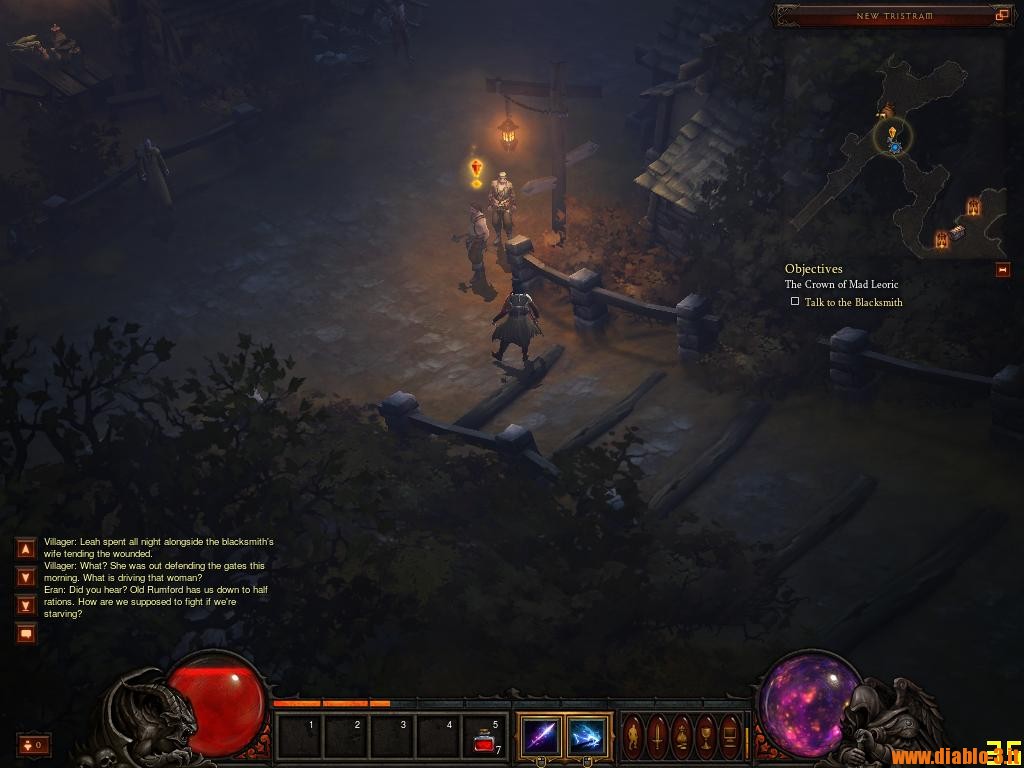Collapse the Objectives tracker panel
Image resolution: width=1024 pixels, height=768 pixels.
click(1002, 270)
